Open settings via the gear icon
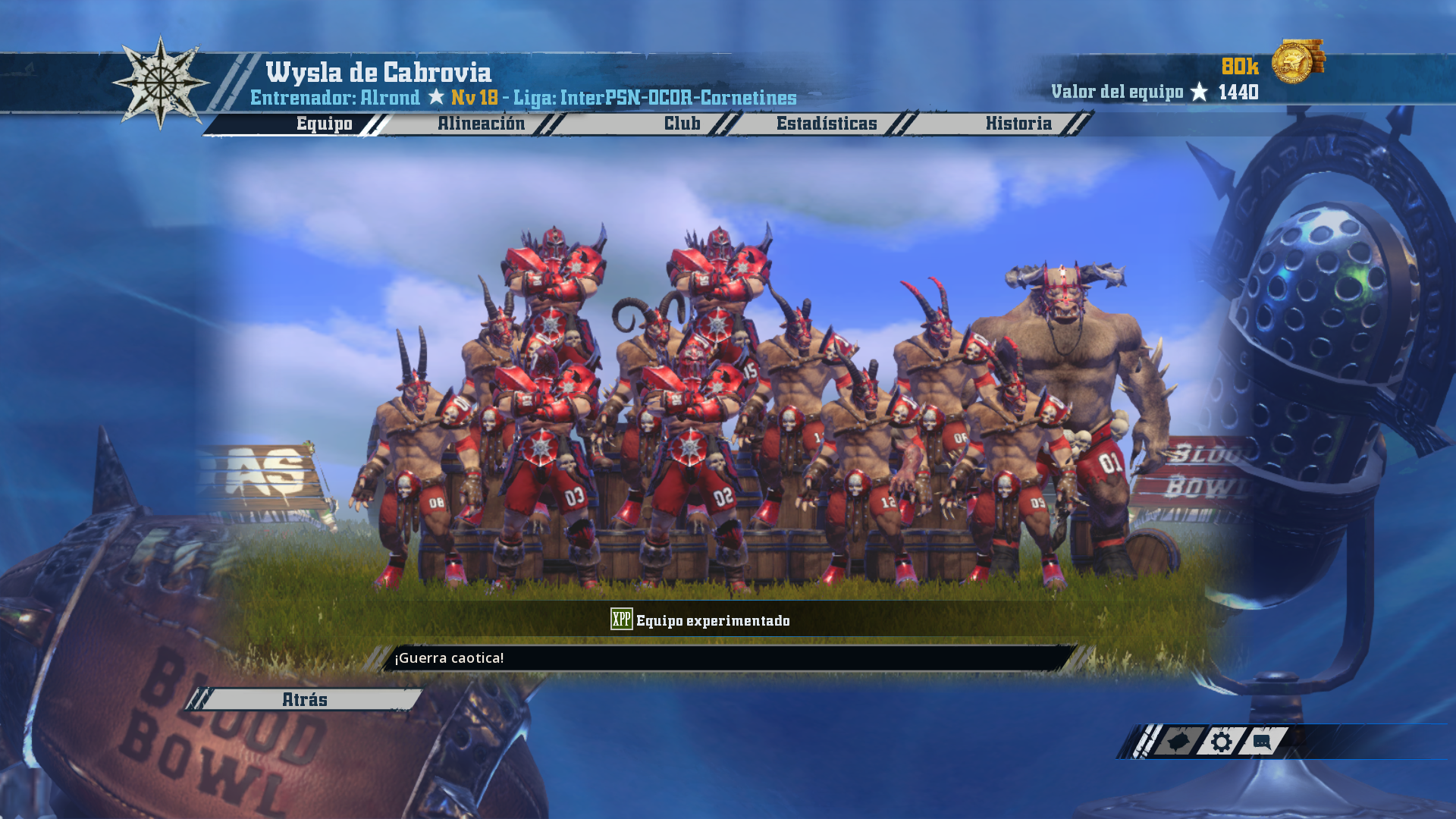 (1221, 742)
